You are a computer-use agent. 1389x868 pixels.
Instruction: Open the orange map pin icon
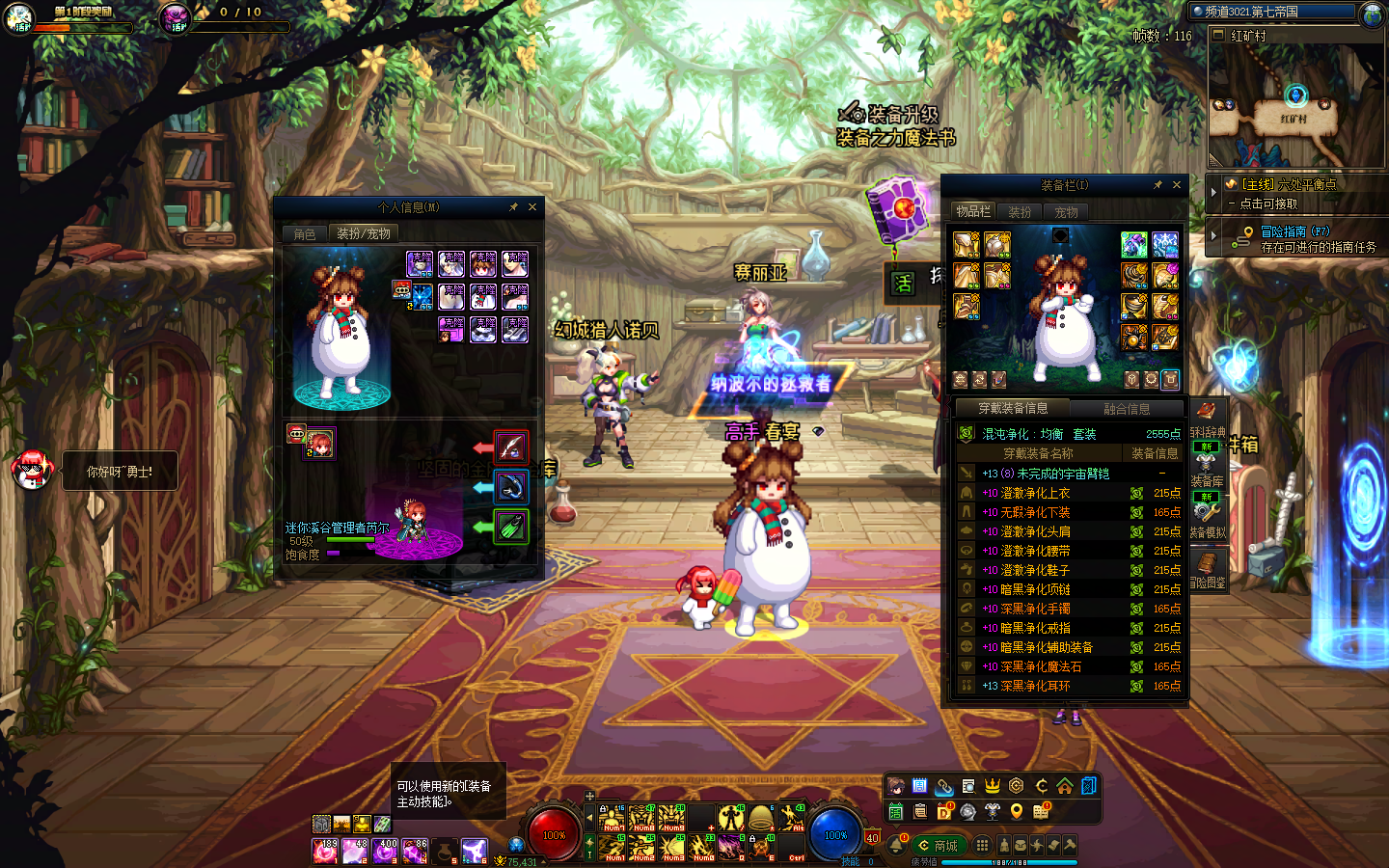pos(1016,812)
